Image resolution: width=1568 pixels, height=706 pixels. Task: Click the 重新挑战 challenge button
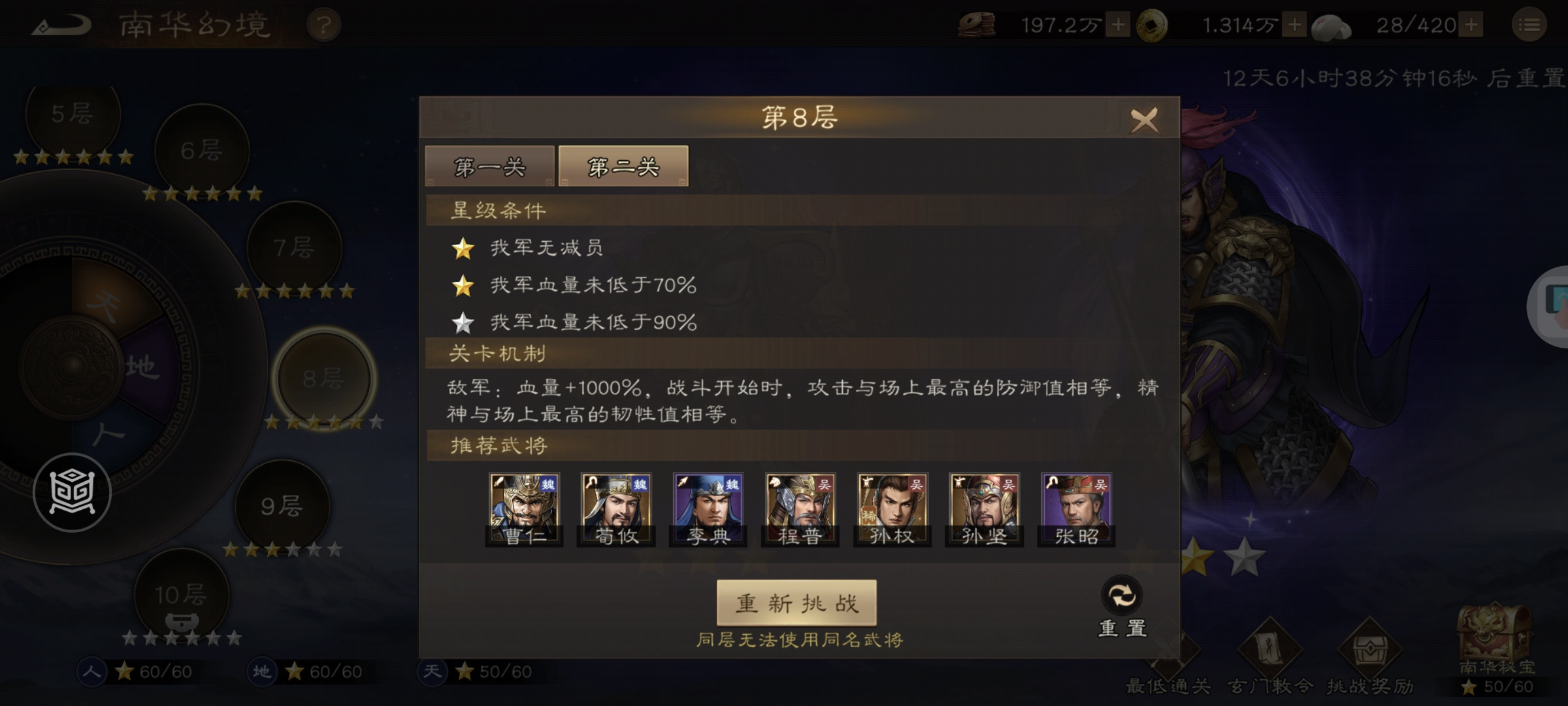coord(796,604)
